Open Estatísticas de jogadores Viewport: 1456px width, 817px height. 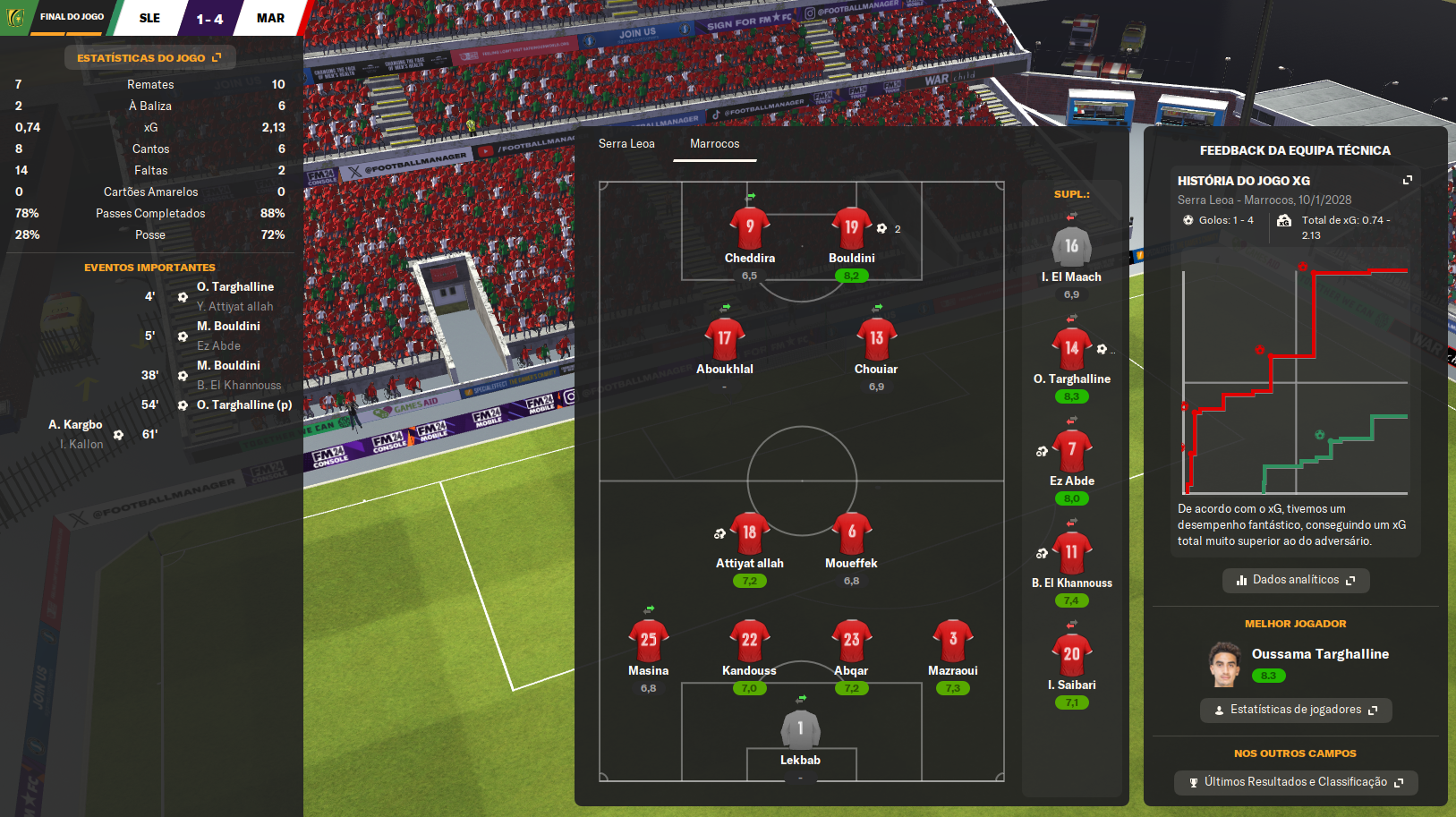[x=1295, y=710]
